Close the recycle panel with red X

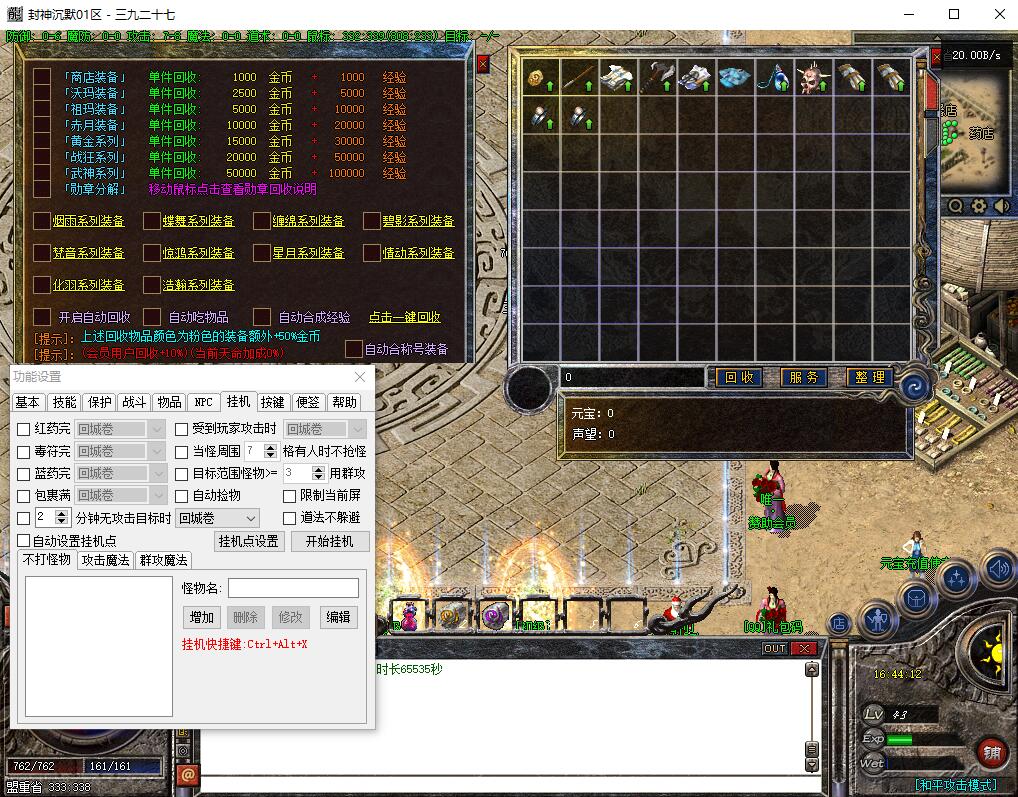483,64
